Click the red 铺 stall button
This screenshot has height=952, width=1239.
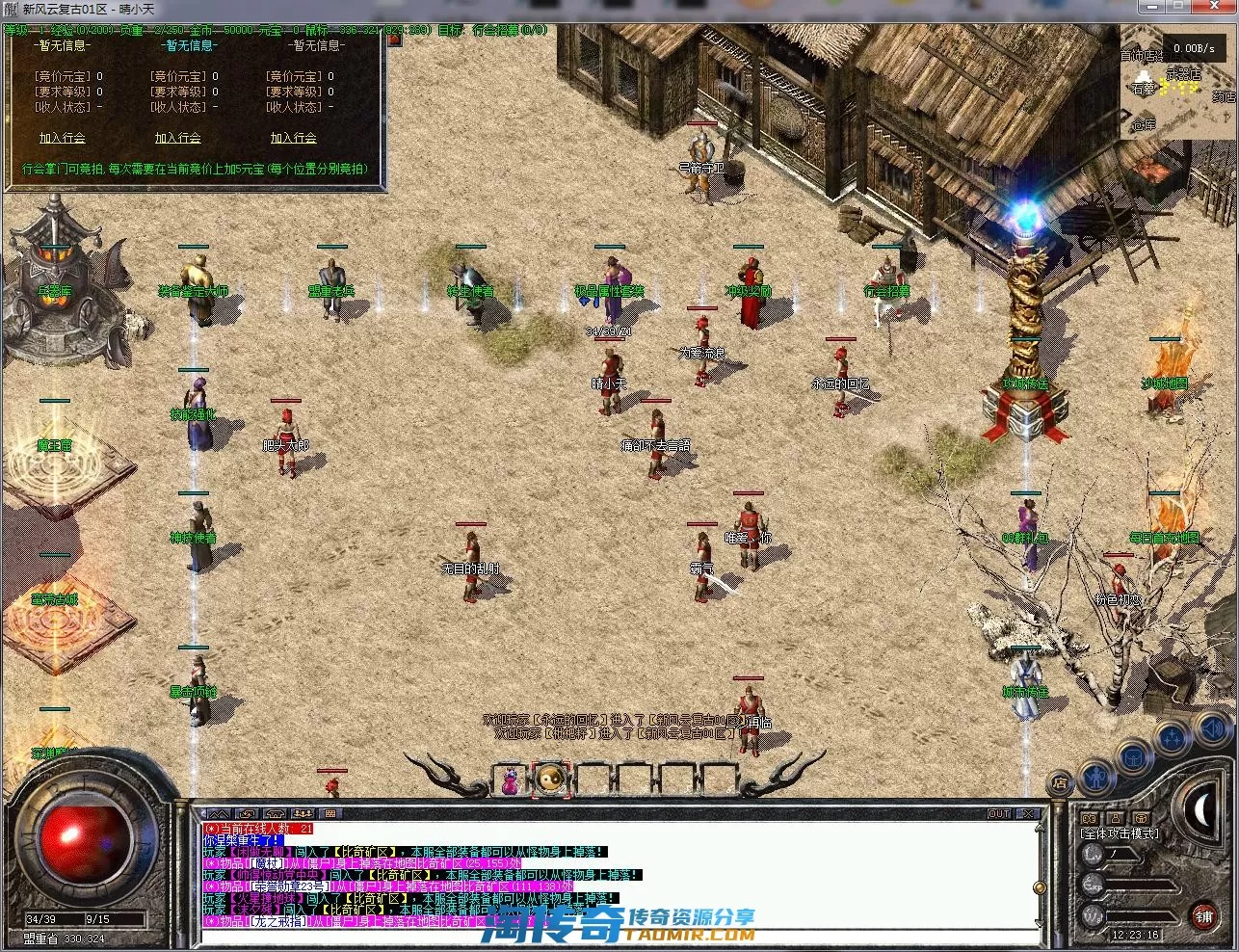[1203, 915]
